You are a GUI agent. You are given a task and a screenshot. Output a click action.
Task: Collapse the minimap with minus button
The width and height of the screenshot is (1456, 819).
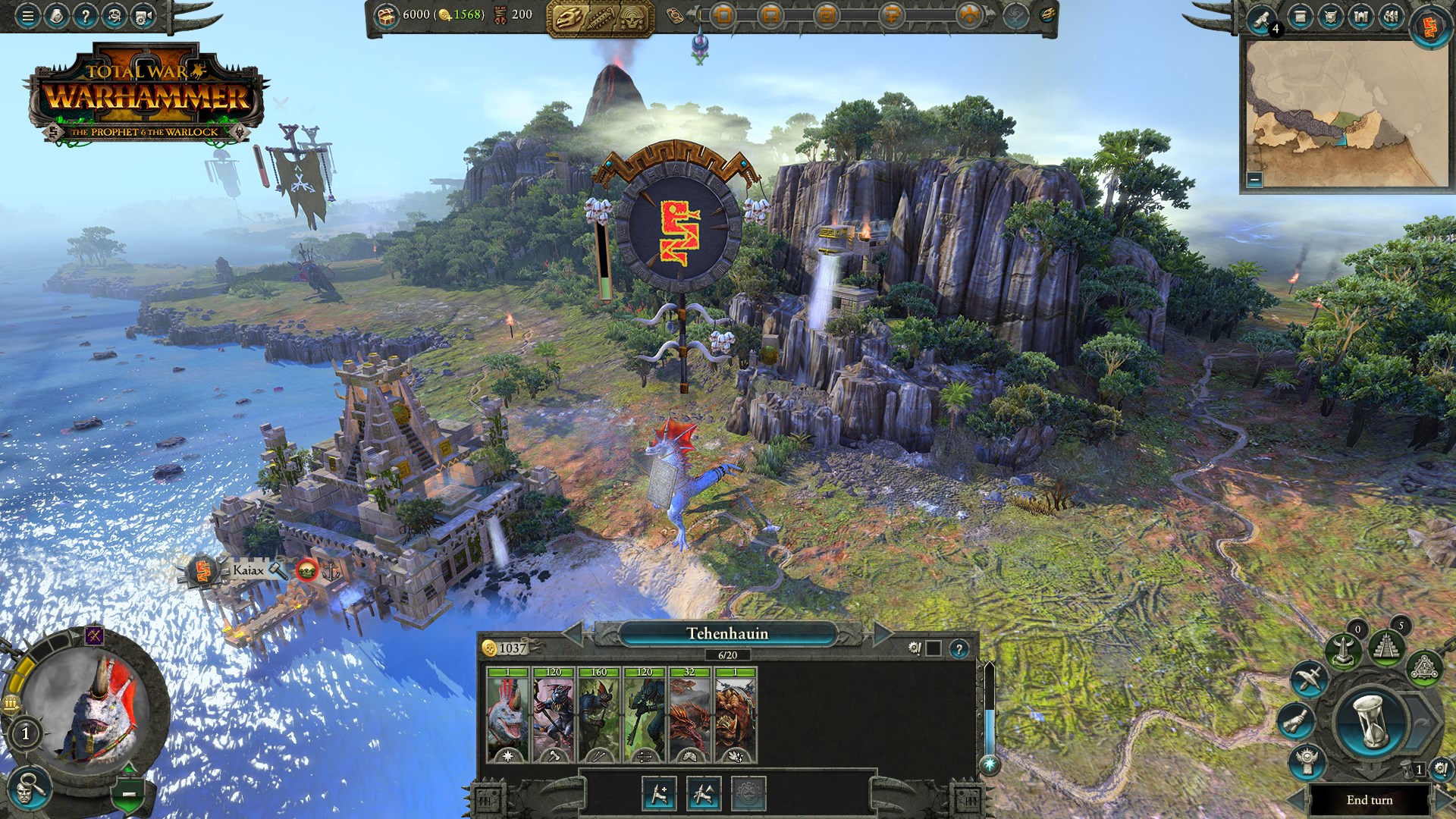1254,180
